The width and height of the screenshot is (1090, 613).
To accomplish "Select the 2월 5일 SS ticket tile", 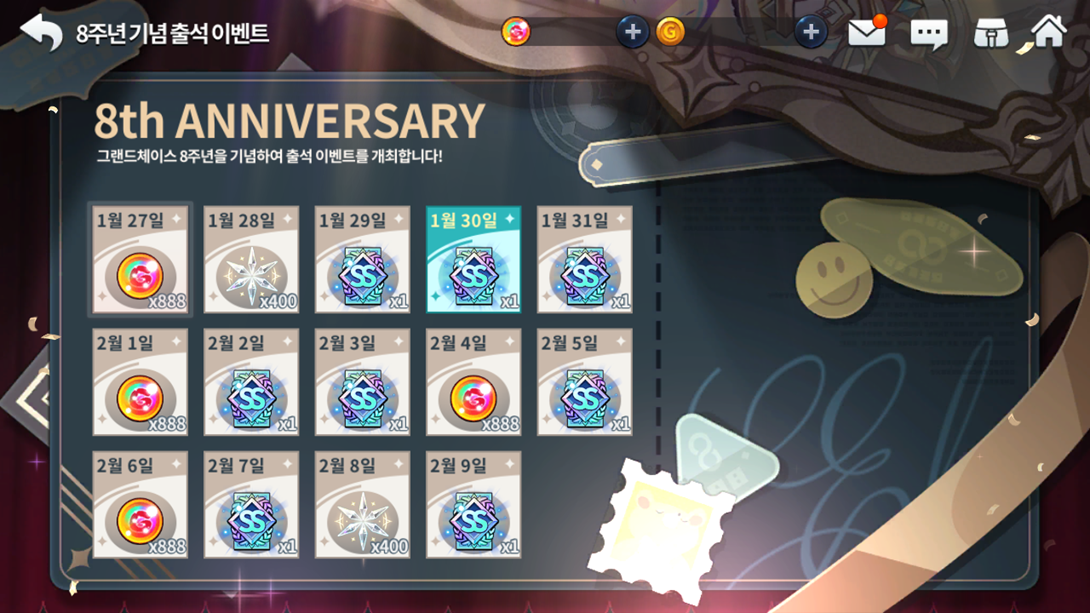I will (x=584, y=382).
